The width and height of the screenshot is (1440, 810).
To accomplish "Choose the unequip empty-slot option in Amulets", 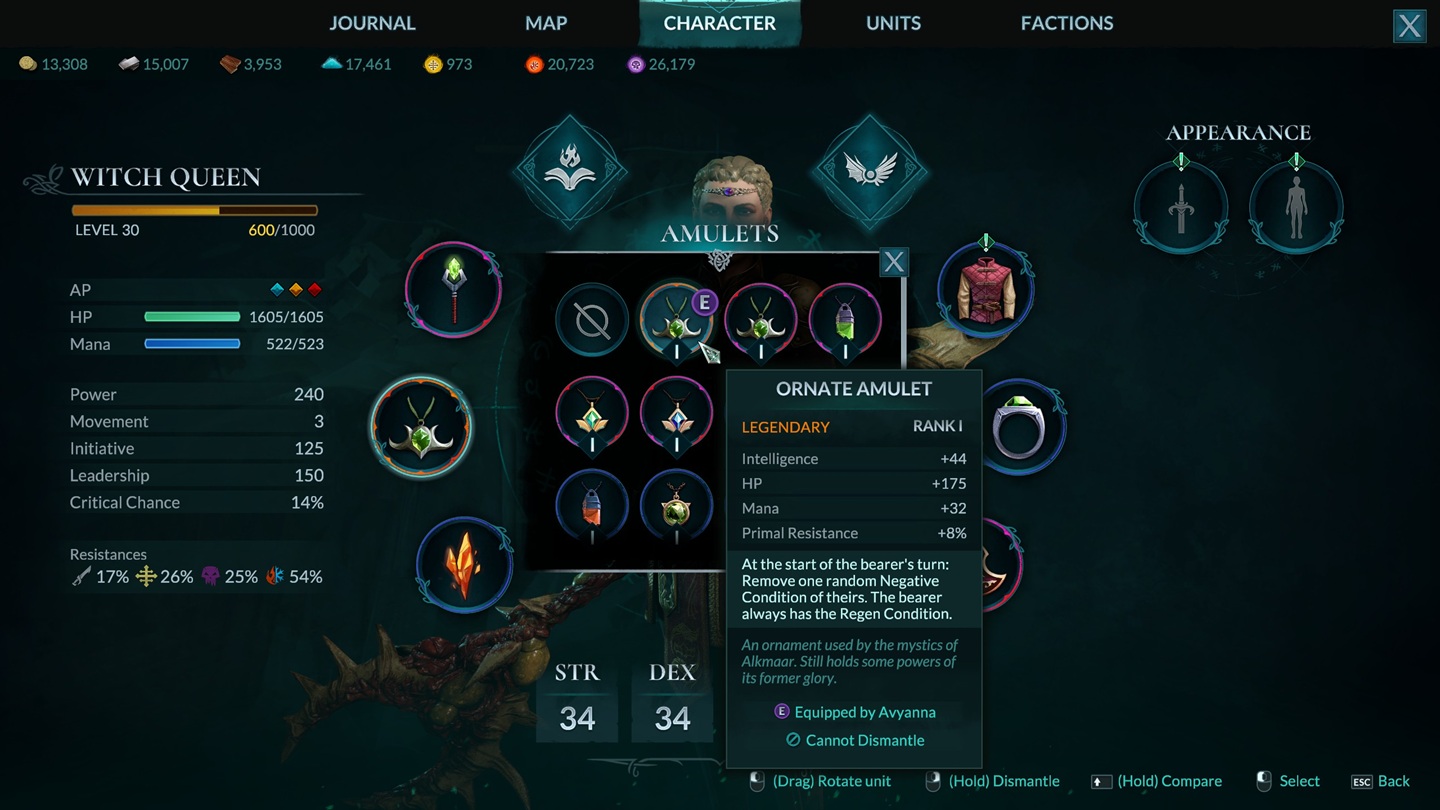I will (x=592, y=321).
